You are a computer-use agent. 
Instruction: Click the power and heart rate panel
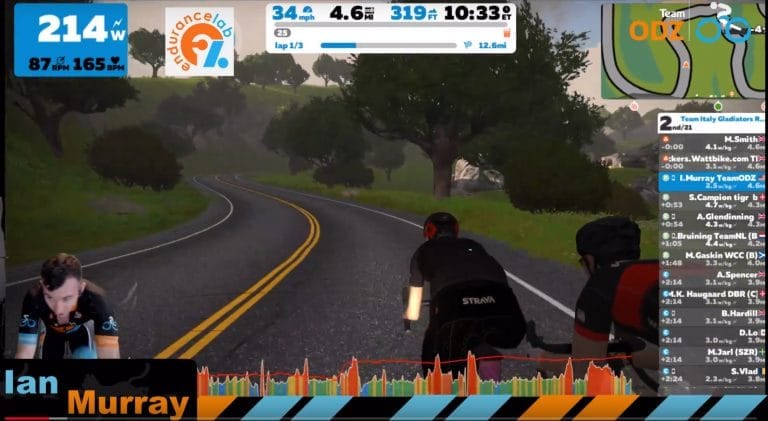(71, 39)
